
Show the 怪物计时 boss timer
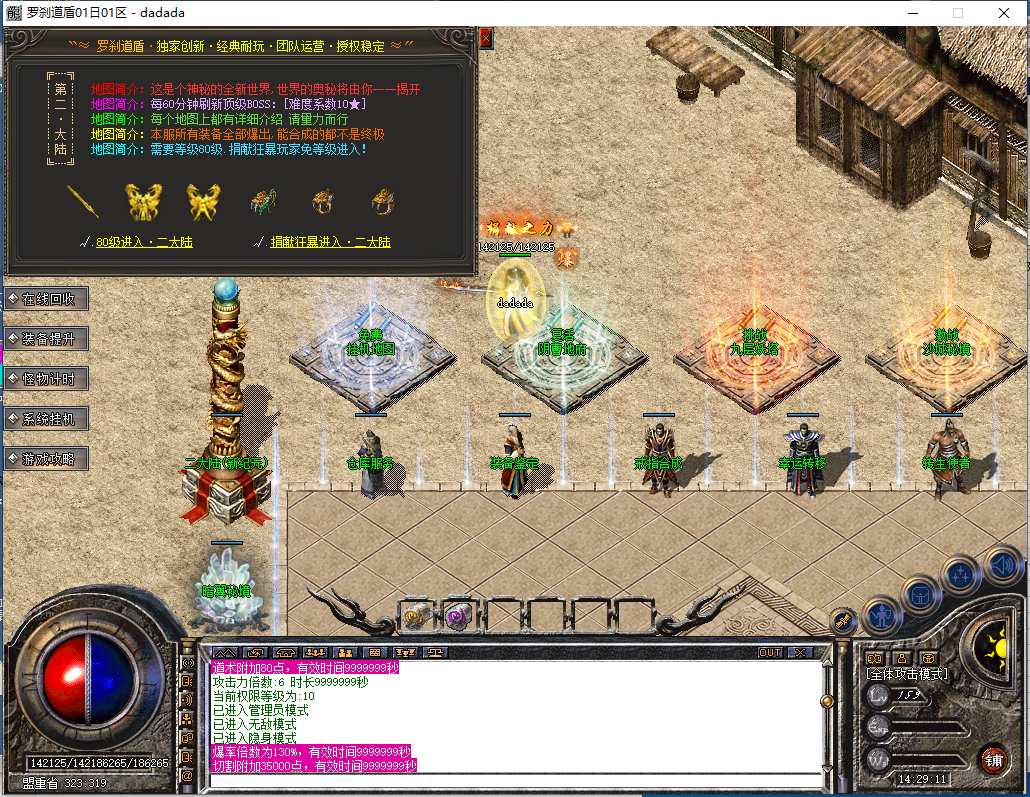click(x=47, y=378)
